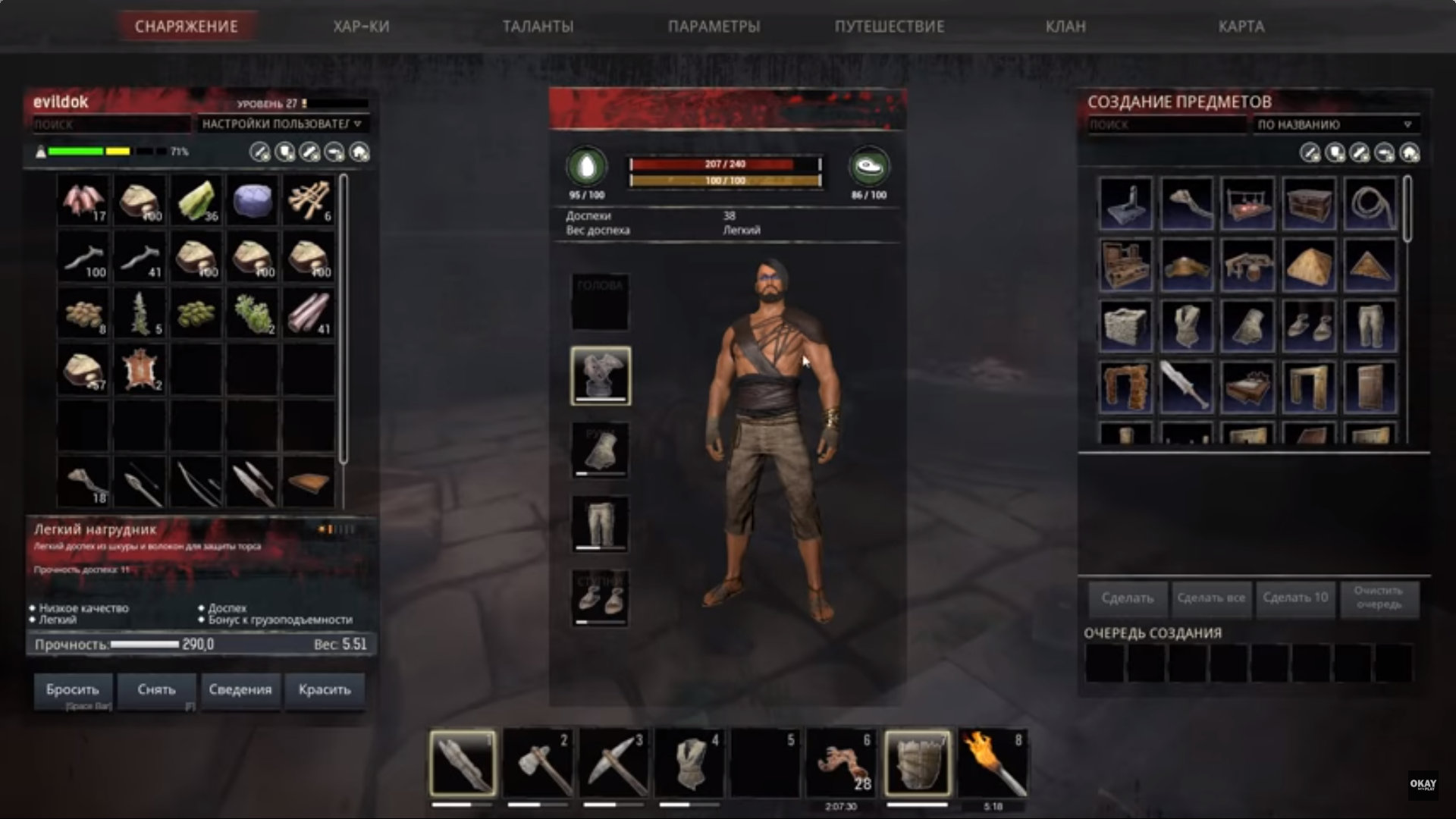Select the stone pickaxe hotbar slot
1456x819 pixels.
(x=613, y=762)
